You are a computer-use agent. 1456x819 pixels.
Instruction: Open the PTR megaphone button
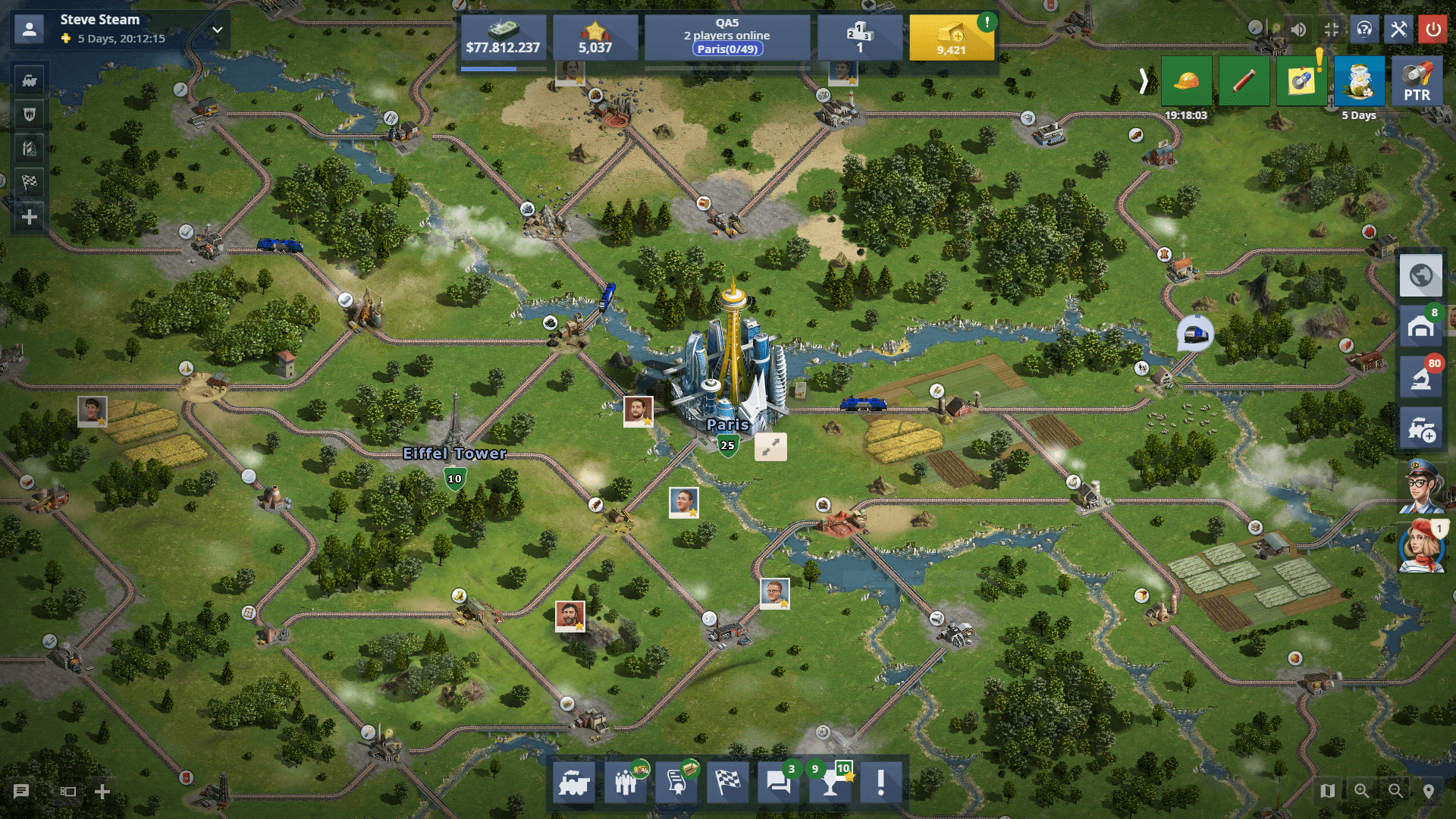[x=1416, y=81]
